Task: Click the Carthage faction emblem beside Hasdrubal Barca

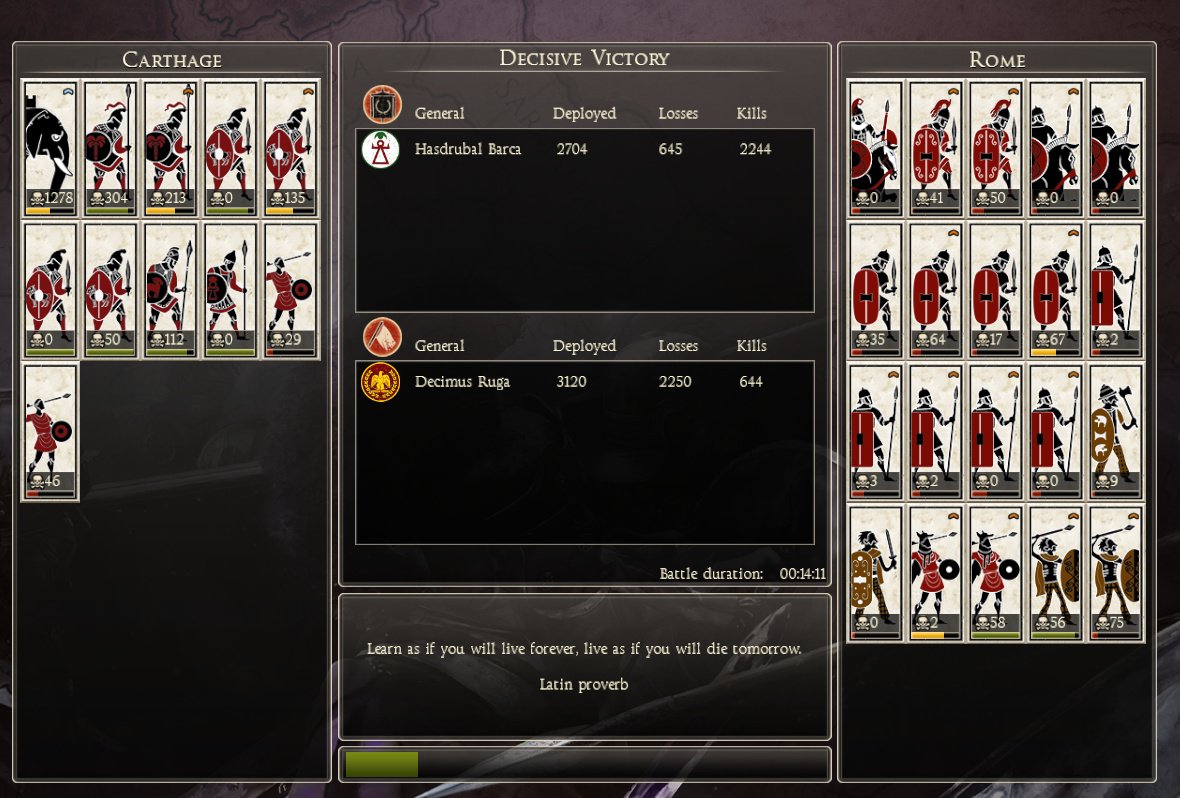Action: pyautogui.click(x=380, y=150)
